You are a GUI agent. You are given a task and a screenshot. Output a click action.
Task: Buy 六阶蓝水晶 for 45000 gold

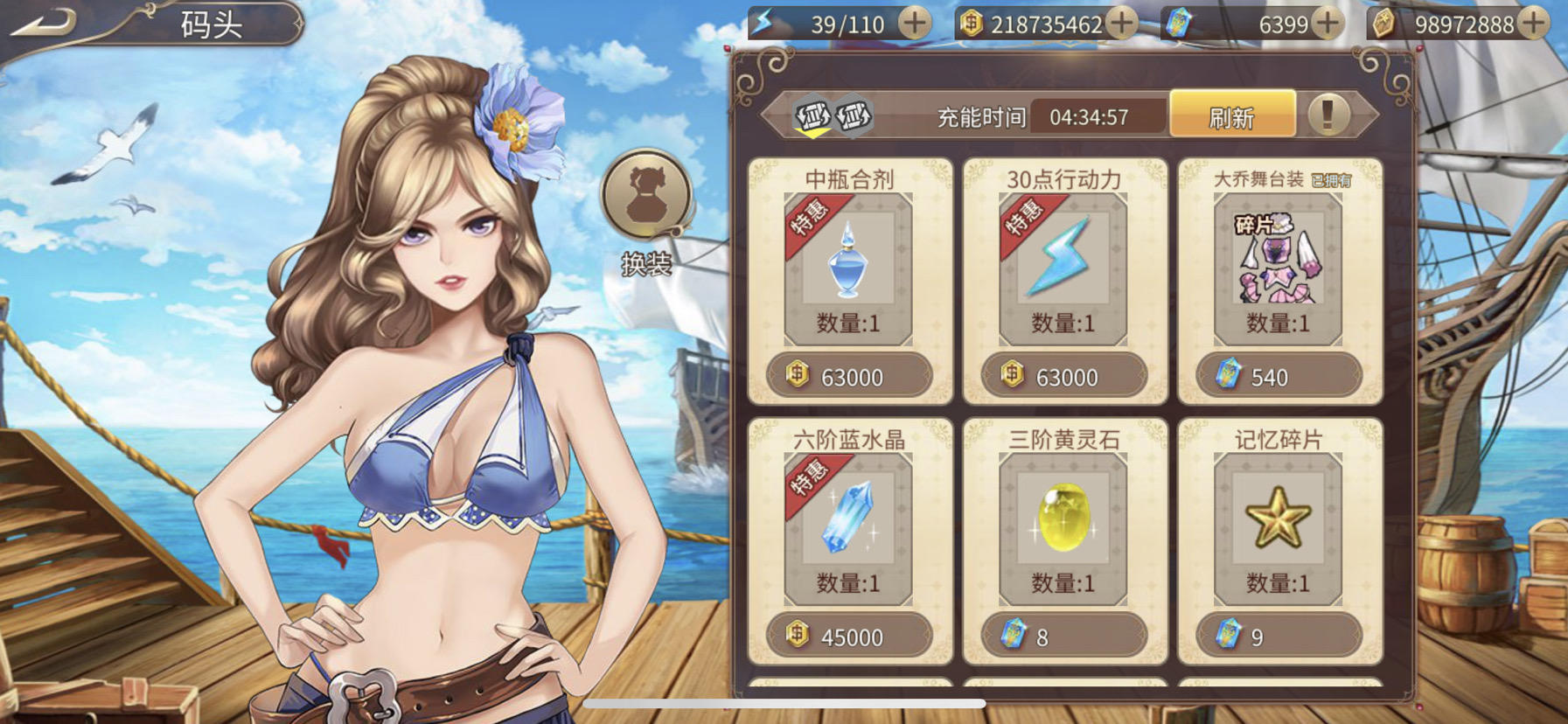[x=849, y=637]
